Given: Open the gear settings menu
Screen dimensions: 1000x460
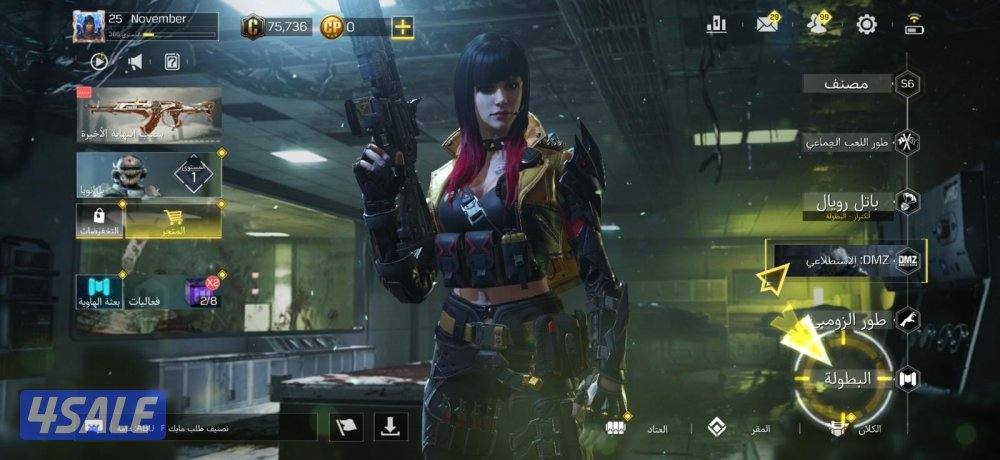Looking at the screenshot, I should click(866, 25).
